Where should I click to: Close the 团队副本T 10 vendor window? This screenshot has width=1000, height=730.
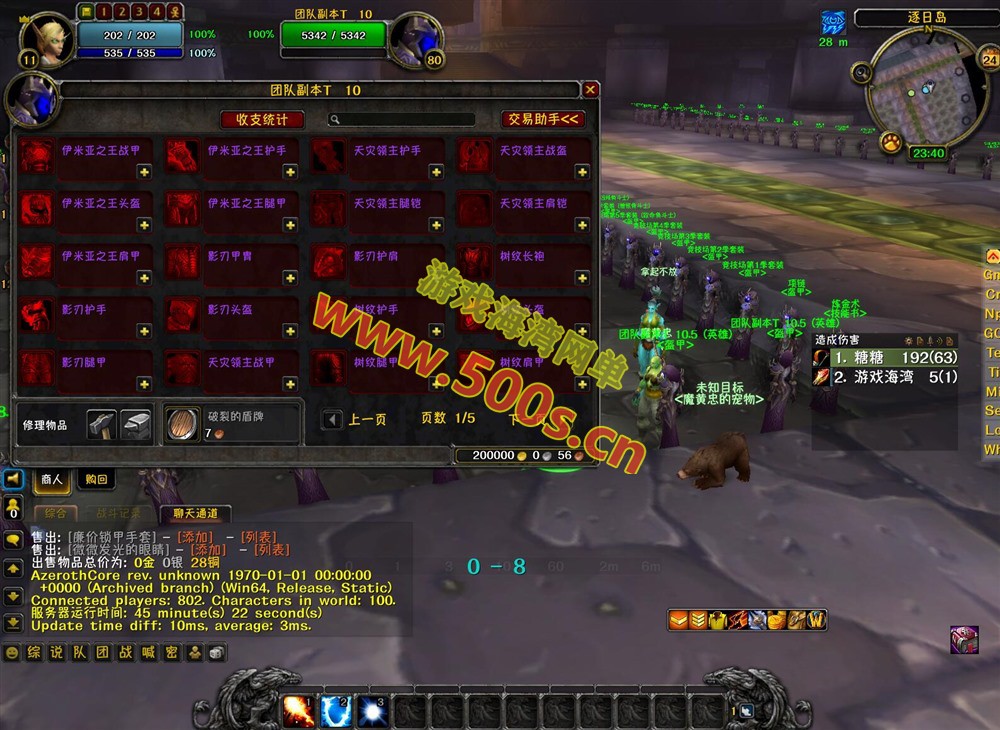click(590, 90)
